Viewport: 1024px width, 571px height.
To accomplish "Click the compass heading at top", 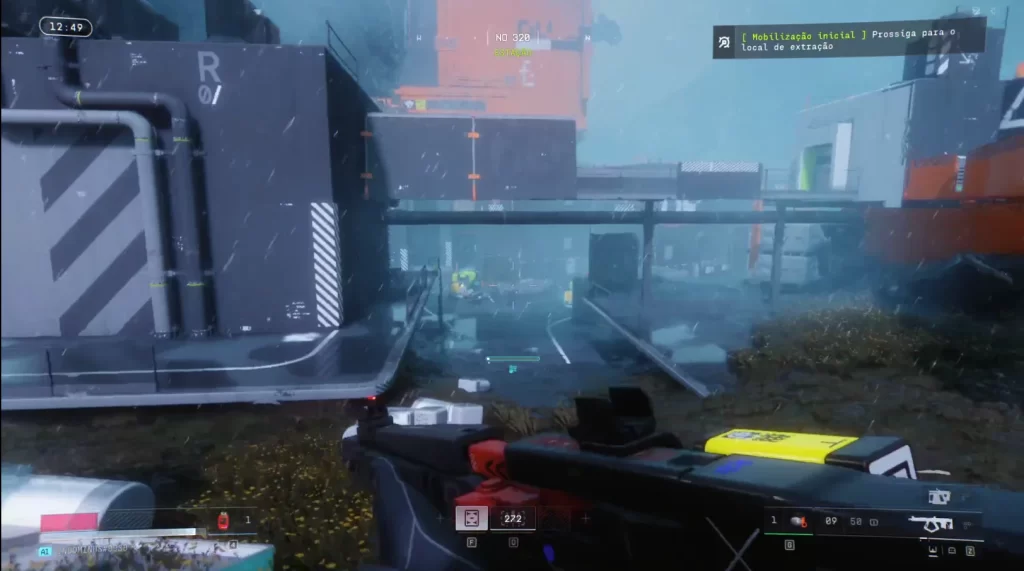I will tap(514, 38).
